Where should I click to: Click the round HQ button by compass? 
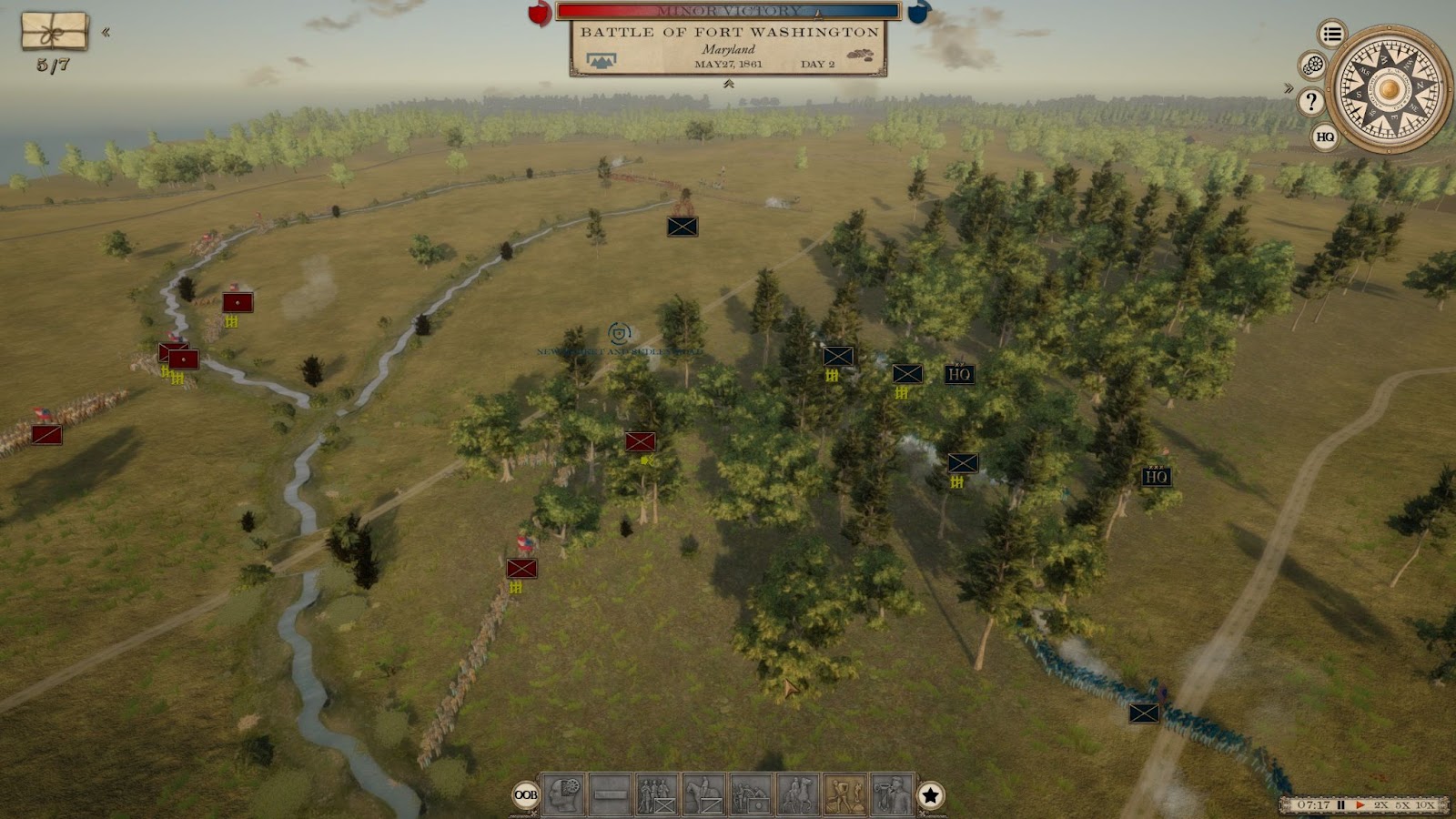click(x=1325, y=137)
